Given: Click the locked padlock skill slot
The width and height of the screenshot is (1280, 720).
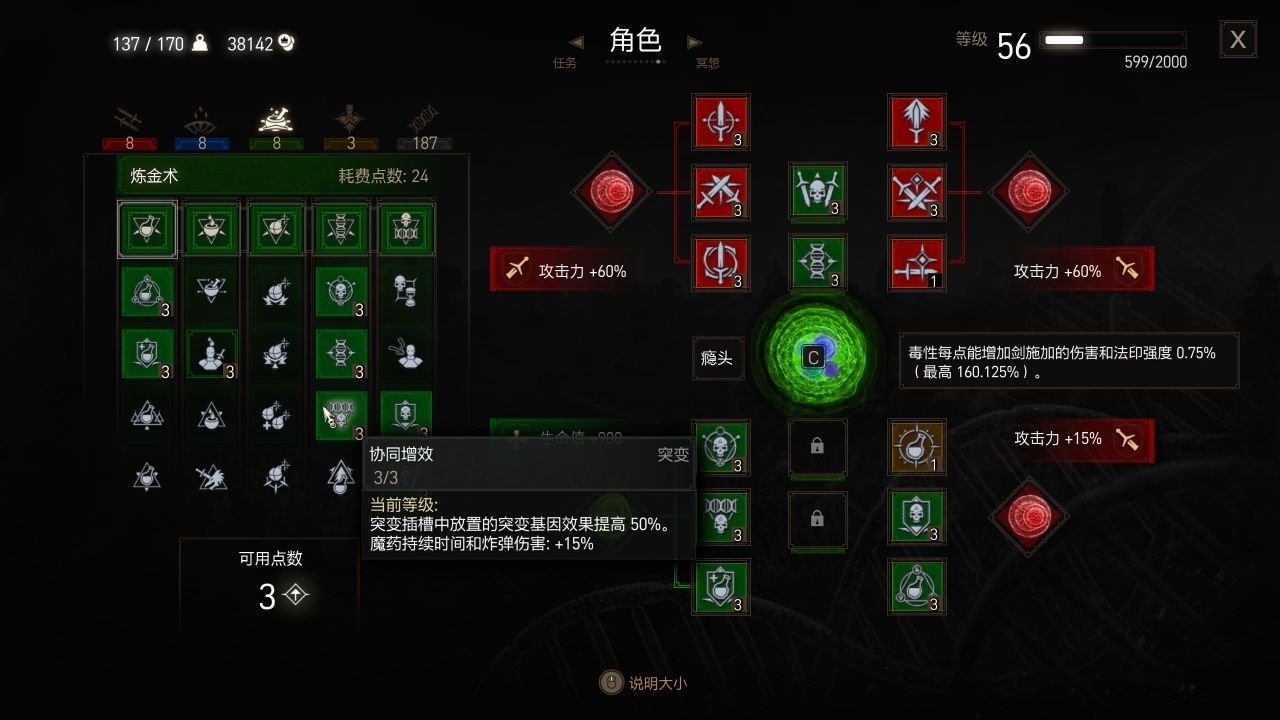Looking at the screenshot, I should pos(818,449).
